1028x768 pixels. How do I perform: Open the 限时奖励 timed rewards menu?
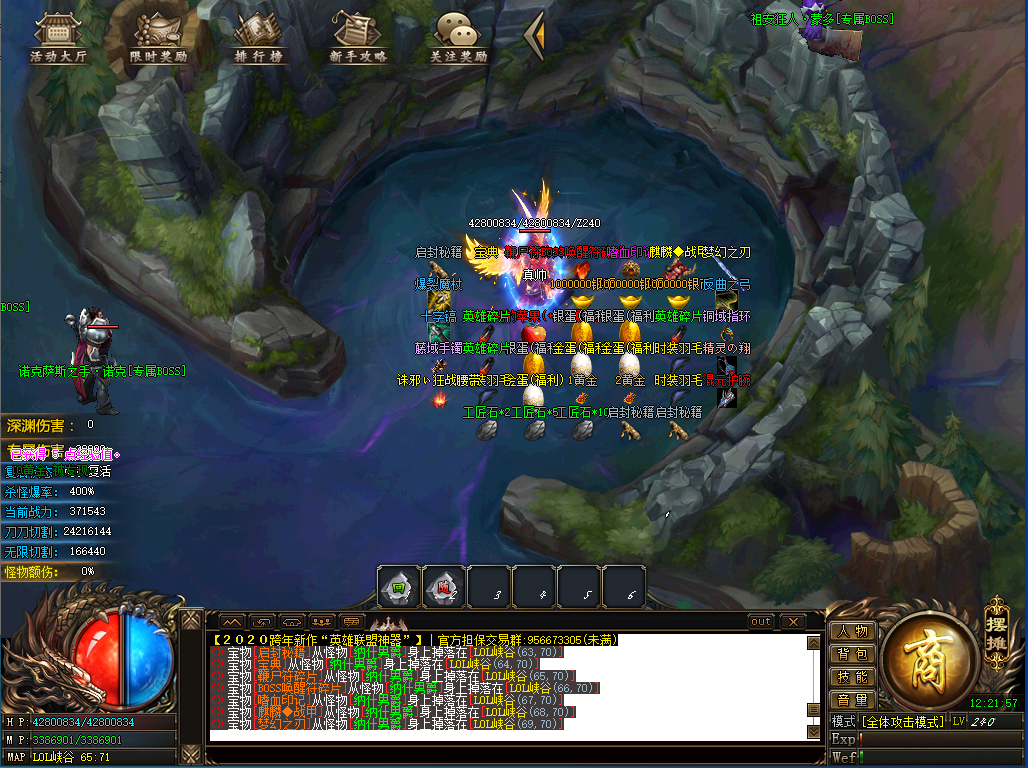tap(159, 37)
